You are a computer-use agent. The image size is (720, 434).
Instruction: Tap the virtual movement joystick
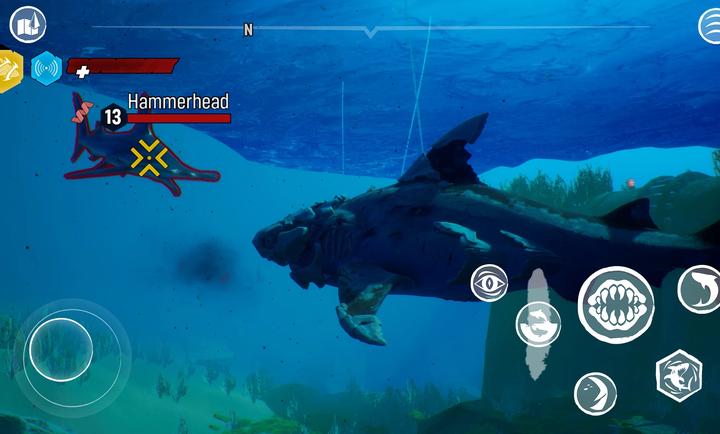60,347
